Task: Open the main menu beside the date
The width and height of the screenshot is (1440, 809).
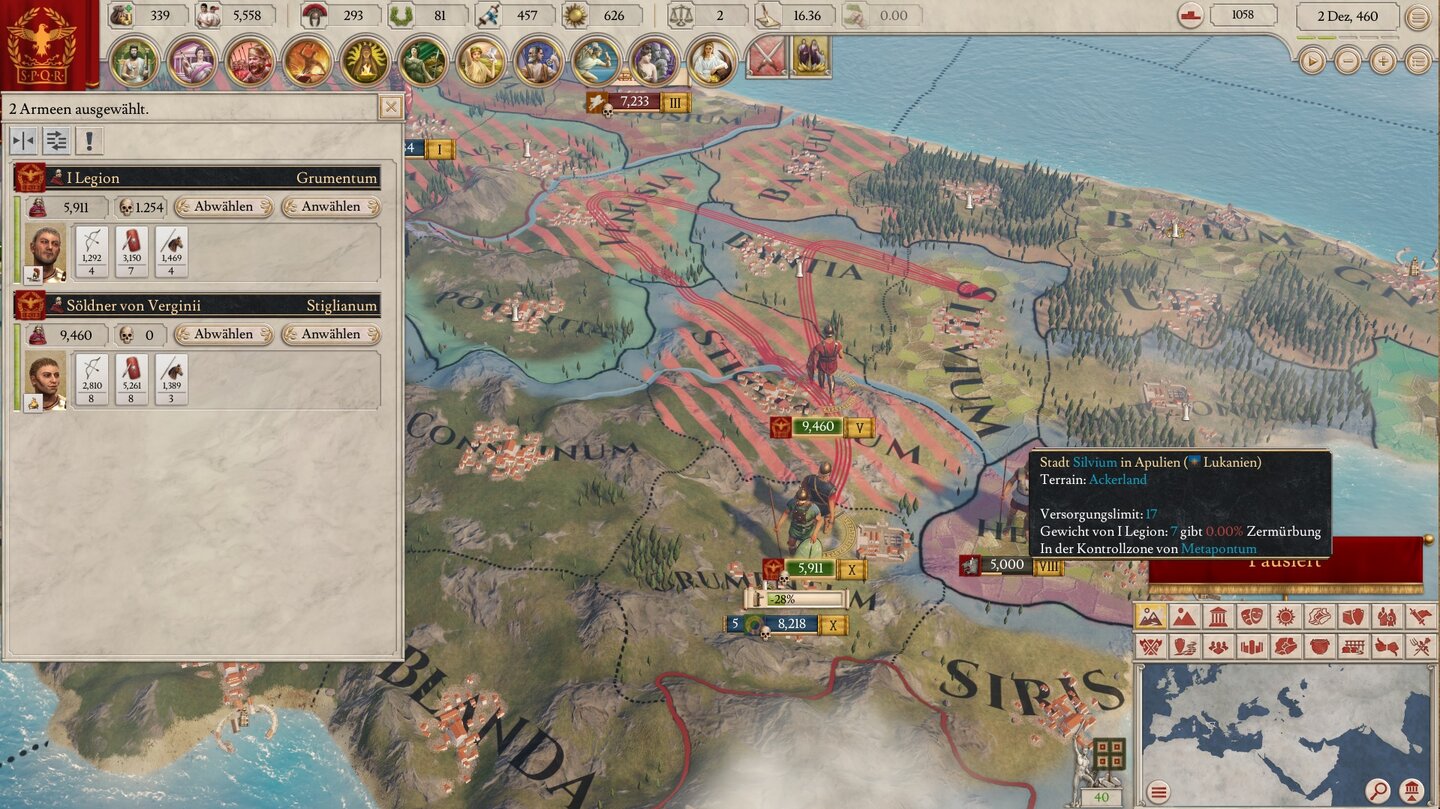Action: (1418, 17)
